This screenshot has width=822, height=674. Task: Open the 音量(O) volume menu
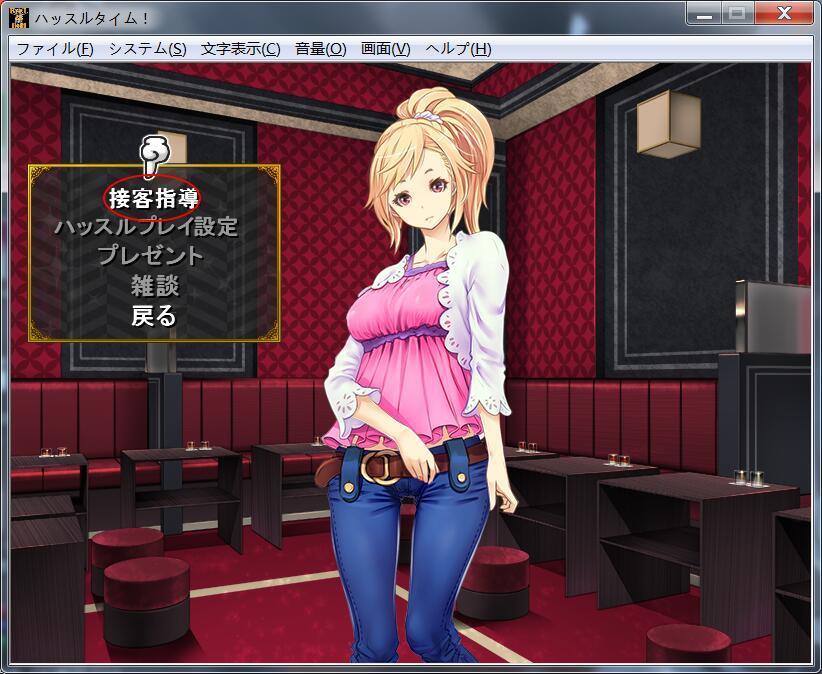click(320, 49)
